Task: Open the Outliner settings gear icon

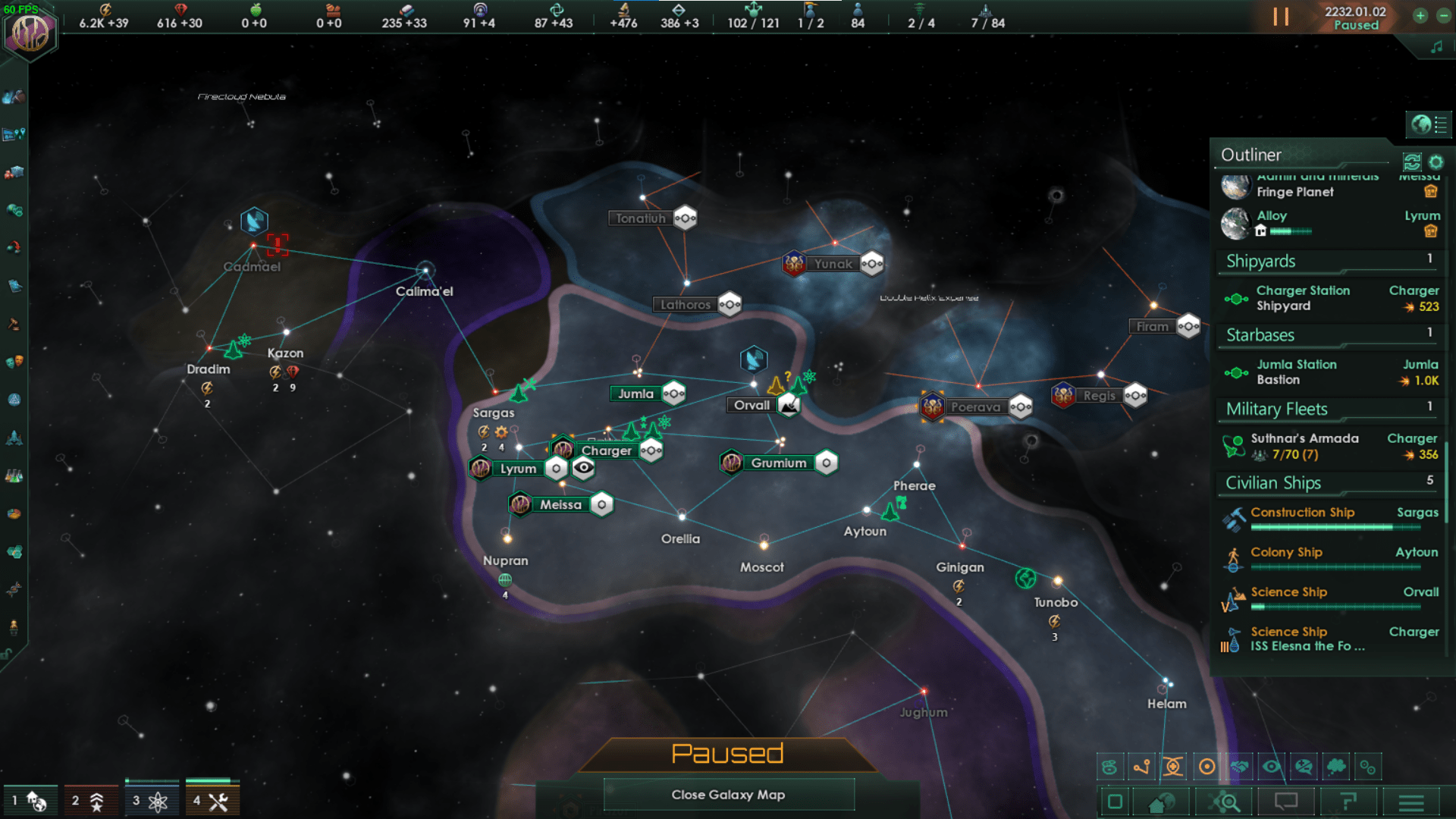Action: (1436, 162)
